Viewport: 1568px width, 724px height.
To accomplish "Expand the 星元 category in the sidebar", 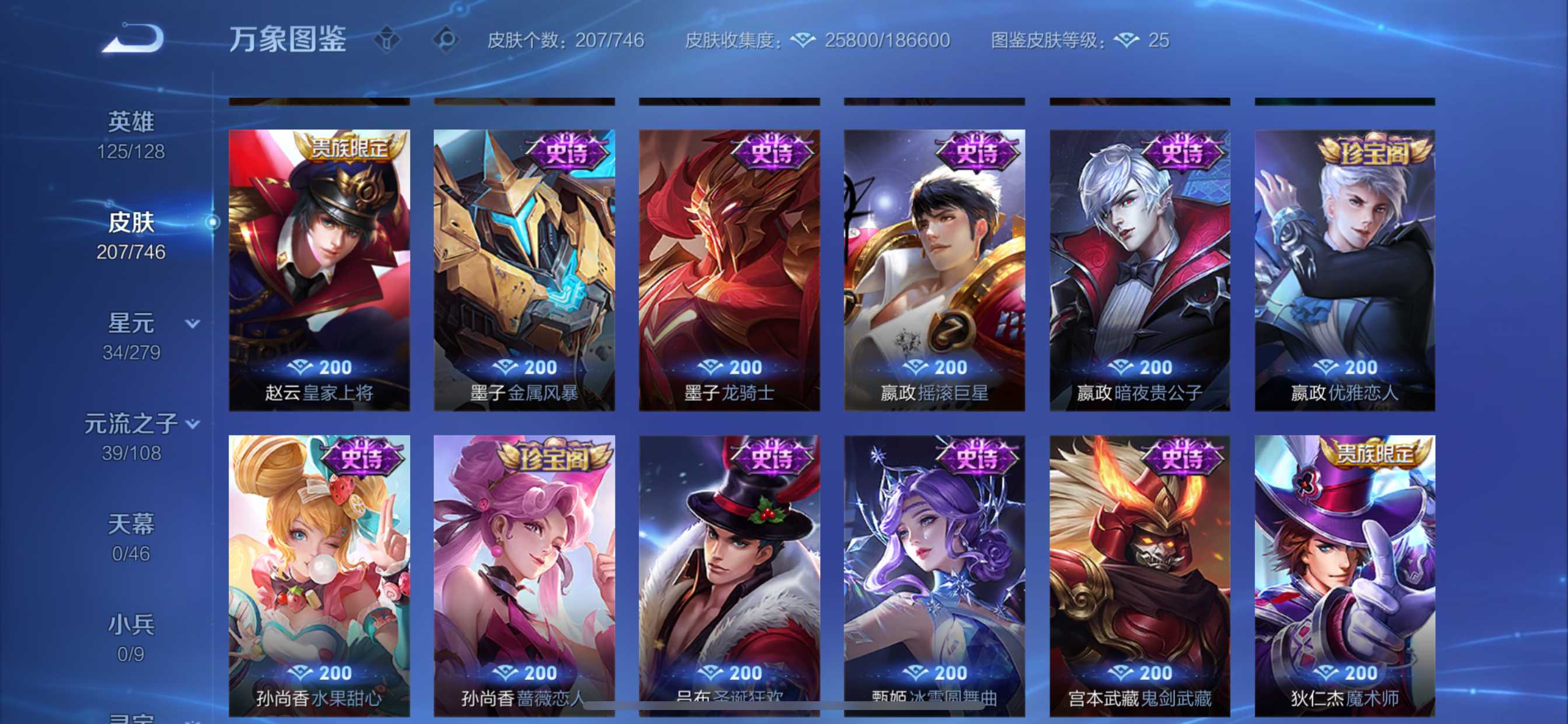I will coord(192,324).
